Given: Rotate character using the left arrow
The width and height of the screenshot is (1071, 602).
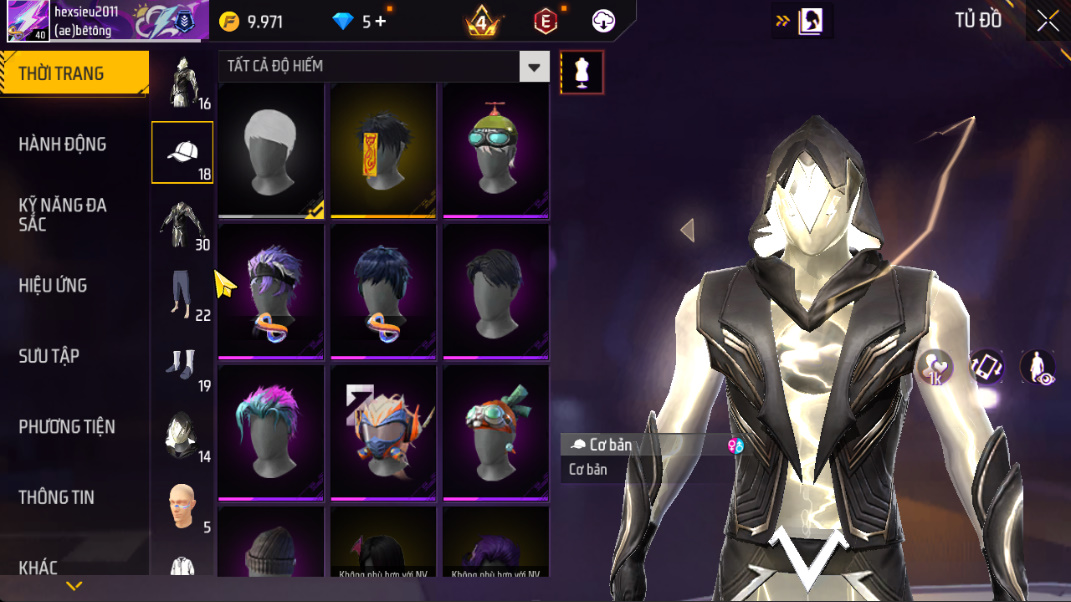Looking at the screenshot, I should pyautogui.click(x=687, y=231).
